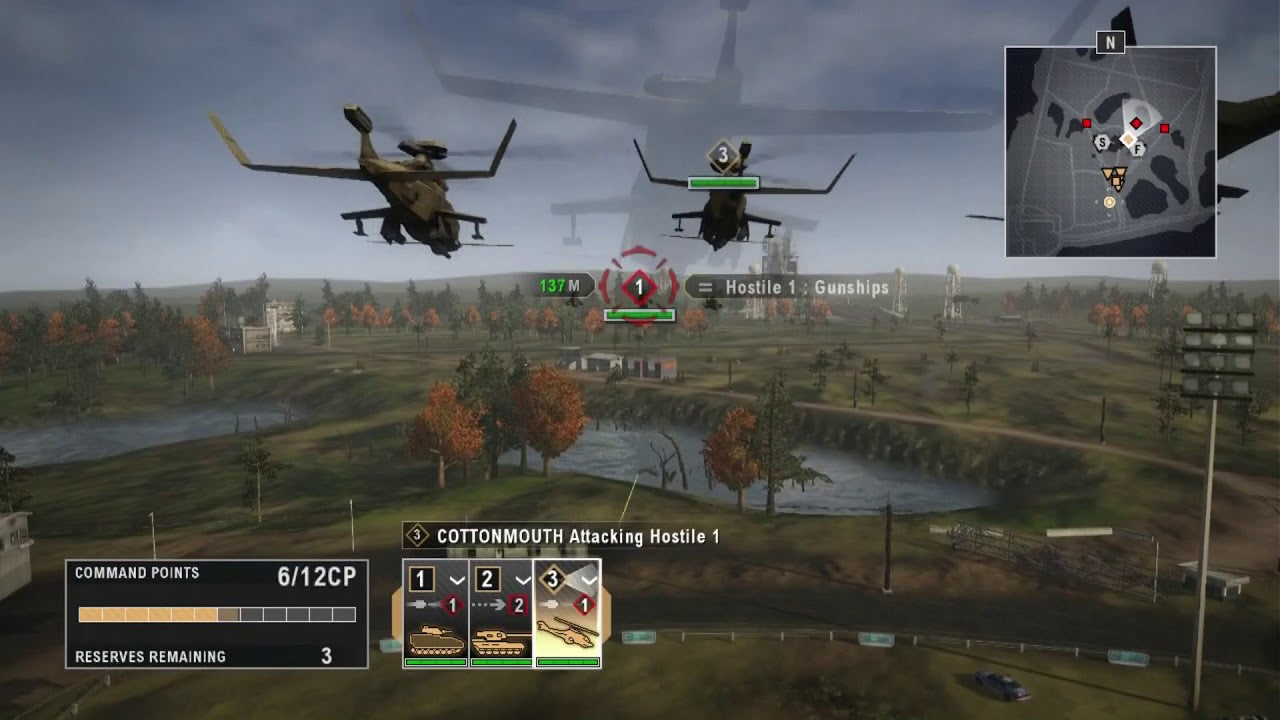Select the unit 3 diamond marker above helicopter
The image size is (1280, 720).
pos(722,155)
